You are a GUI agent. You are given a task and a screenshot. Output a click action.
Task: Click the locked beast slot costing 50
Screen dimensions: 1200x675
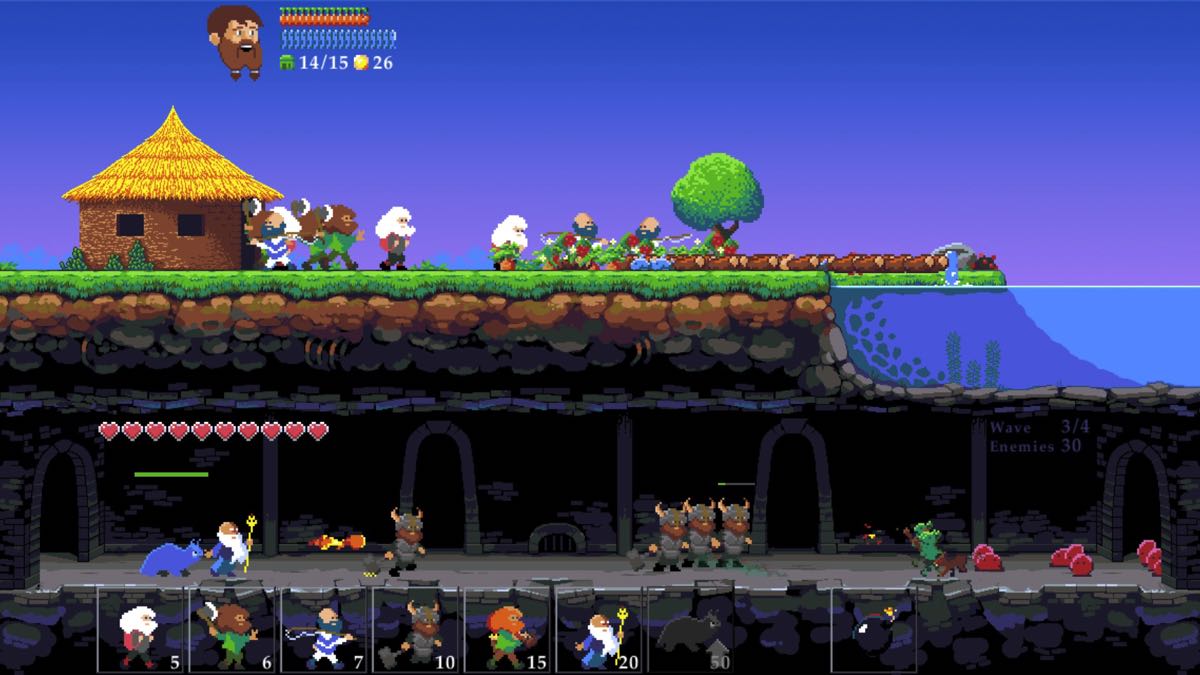click(x=692, y=630)
